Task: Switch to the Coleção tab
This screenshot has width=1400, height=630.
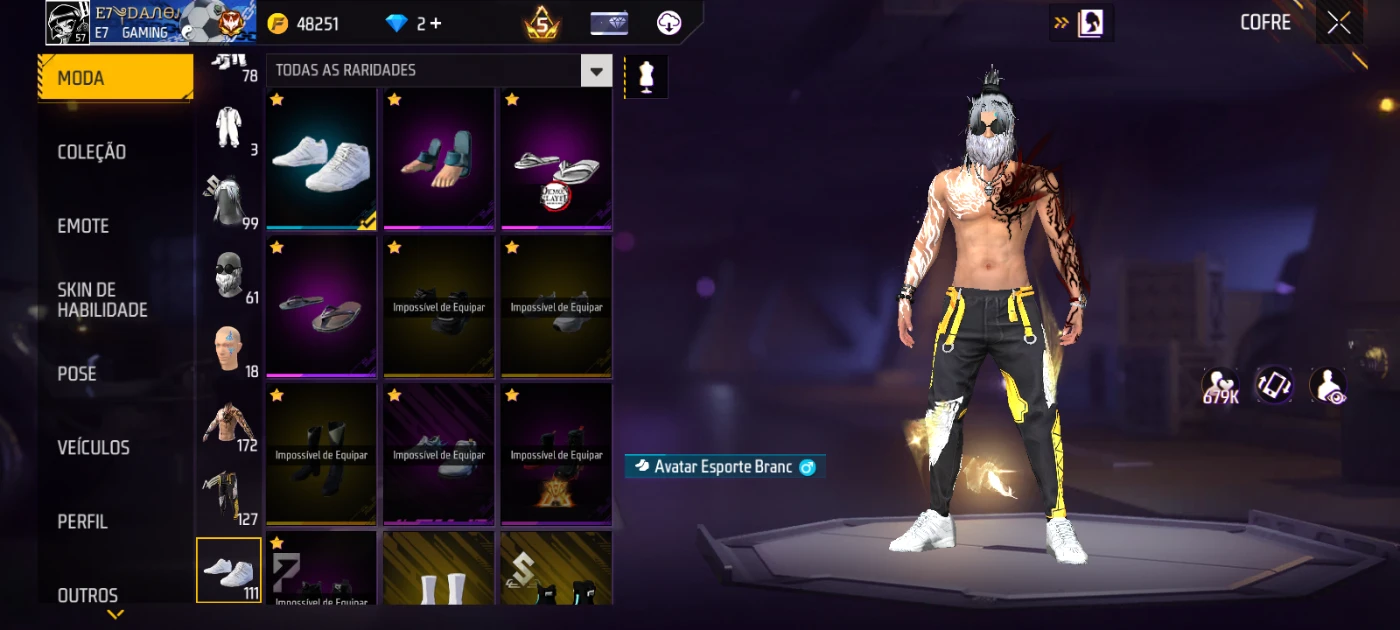Action: click(x=92, y=152)
